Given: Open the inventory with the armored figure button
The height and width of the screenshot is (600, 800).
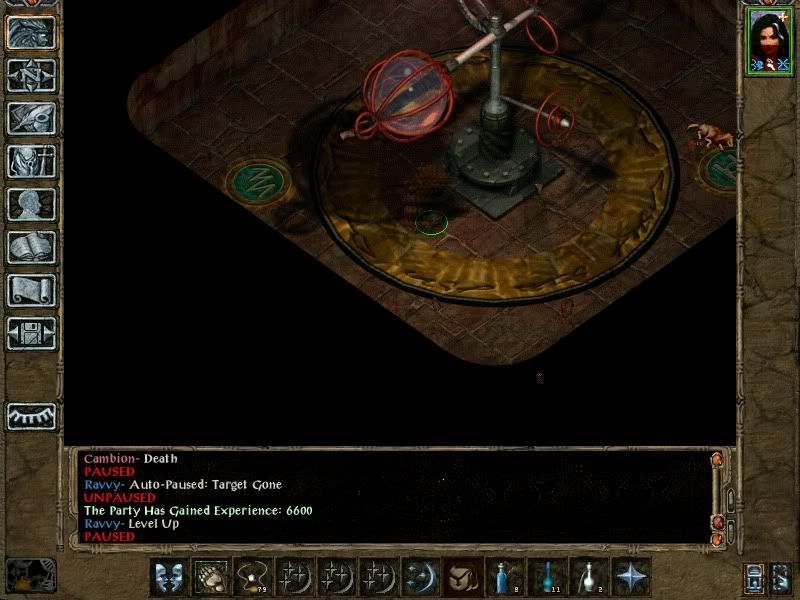Looking at the screenshot, I should (31, 160).
